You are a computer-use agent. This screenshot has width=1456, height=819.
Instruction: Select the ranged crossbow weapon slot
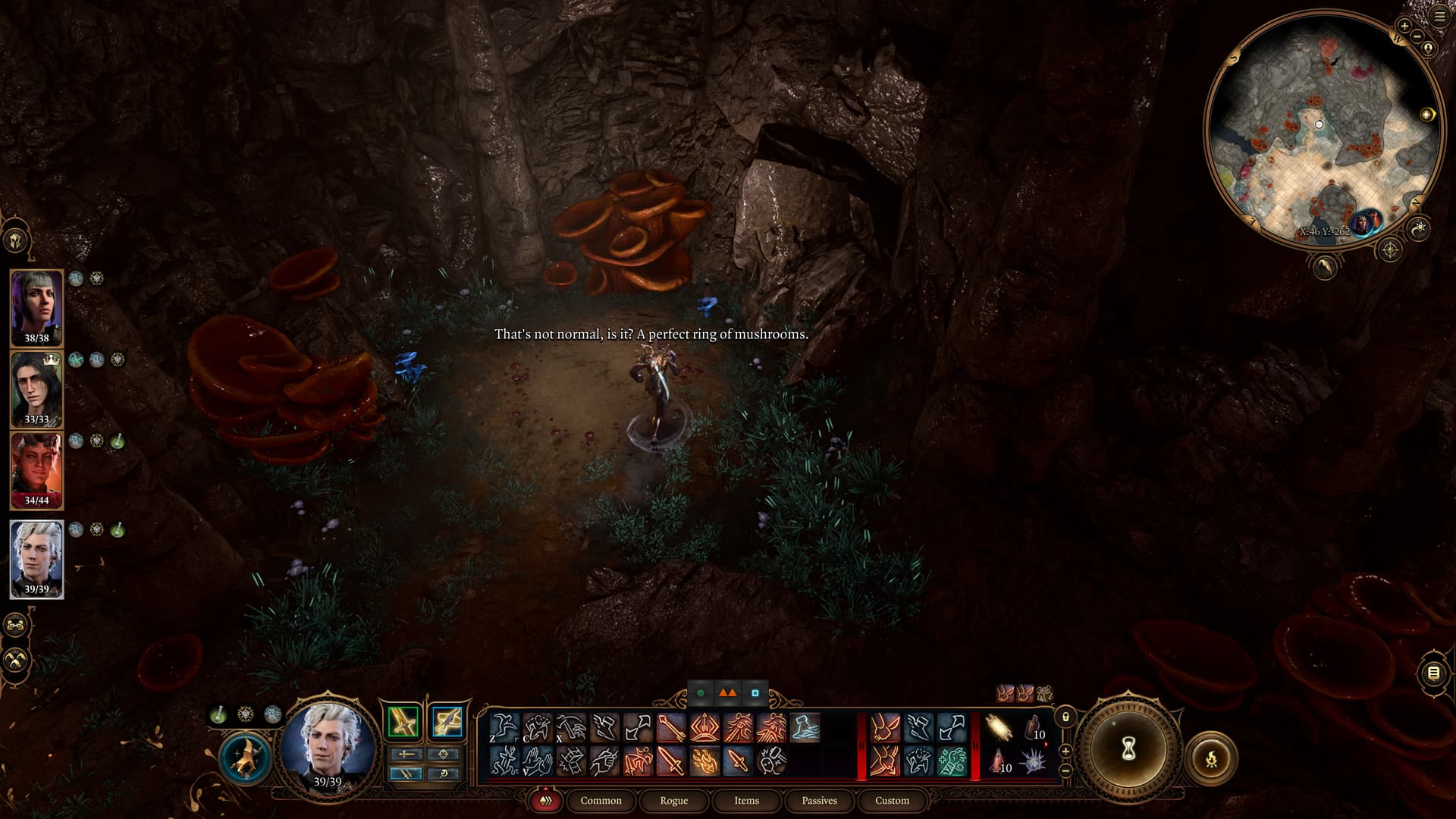click(446, 721)
